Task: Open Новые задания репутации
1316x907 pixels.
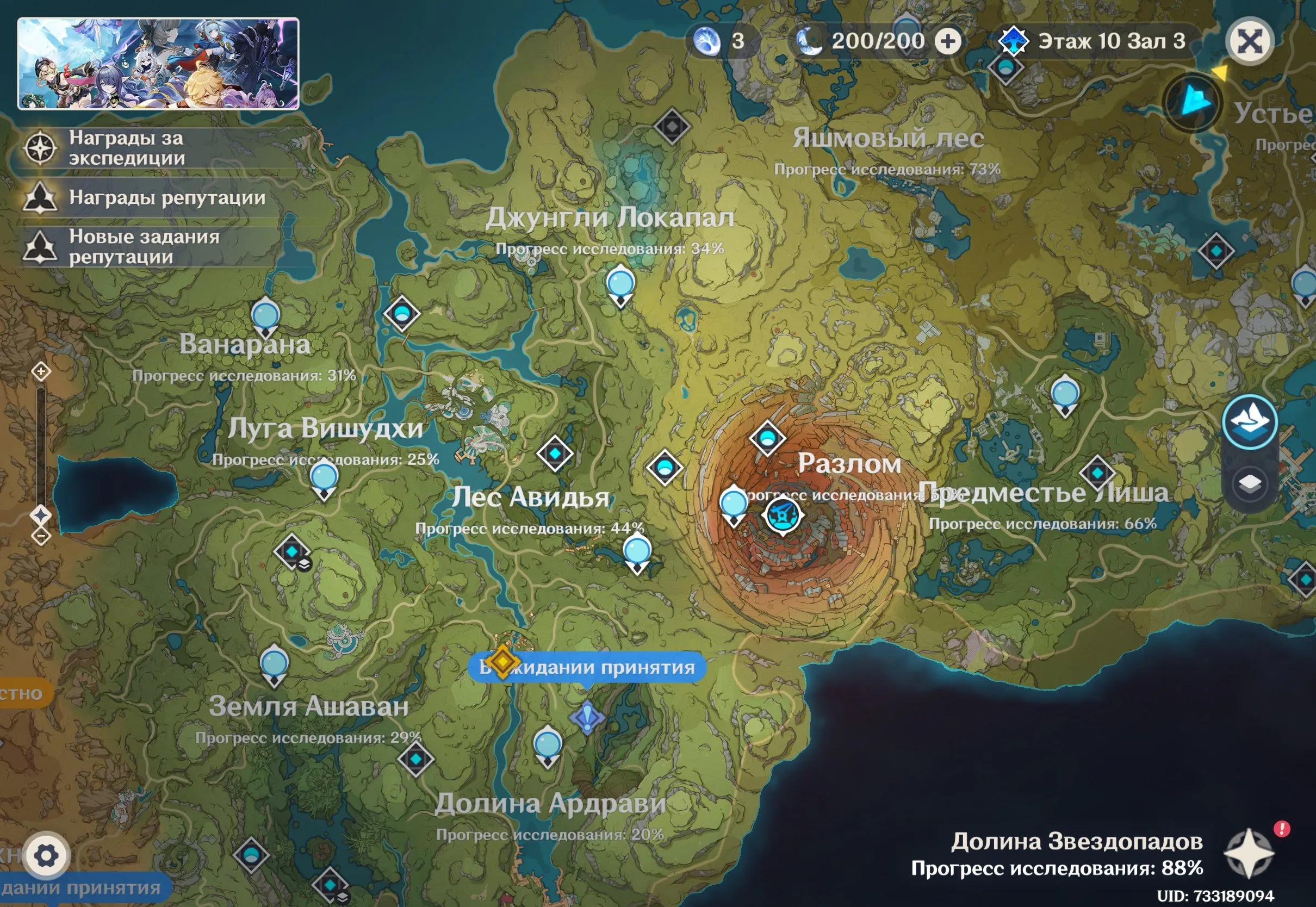Action: (144, 247)
